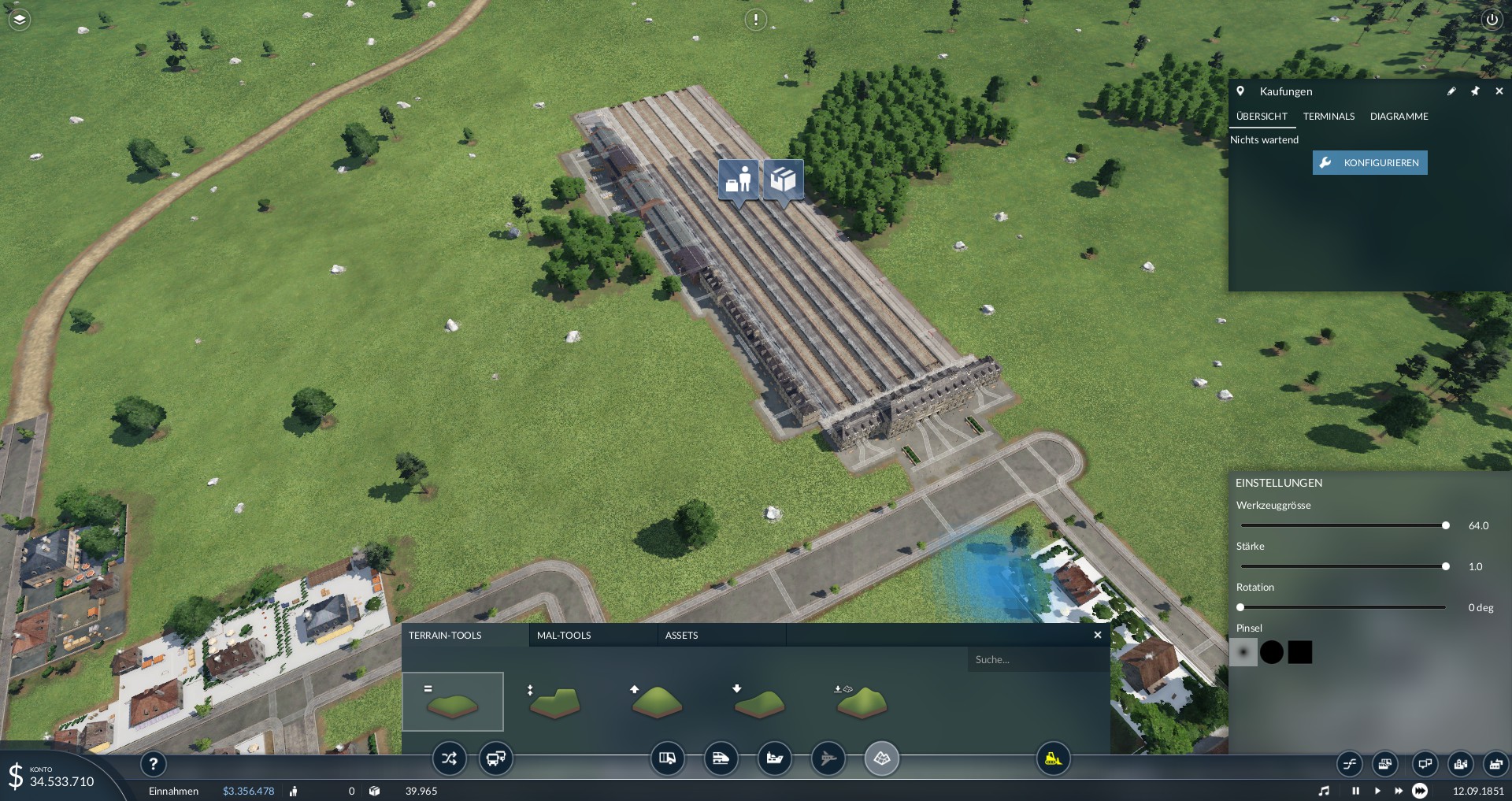
Task: Switch to the Mal-Tools tab
Action: click(x=564, y=636)
